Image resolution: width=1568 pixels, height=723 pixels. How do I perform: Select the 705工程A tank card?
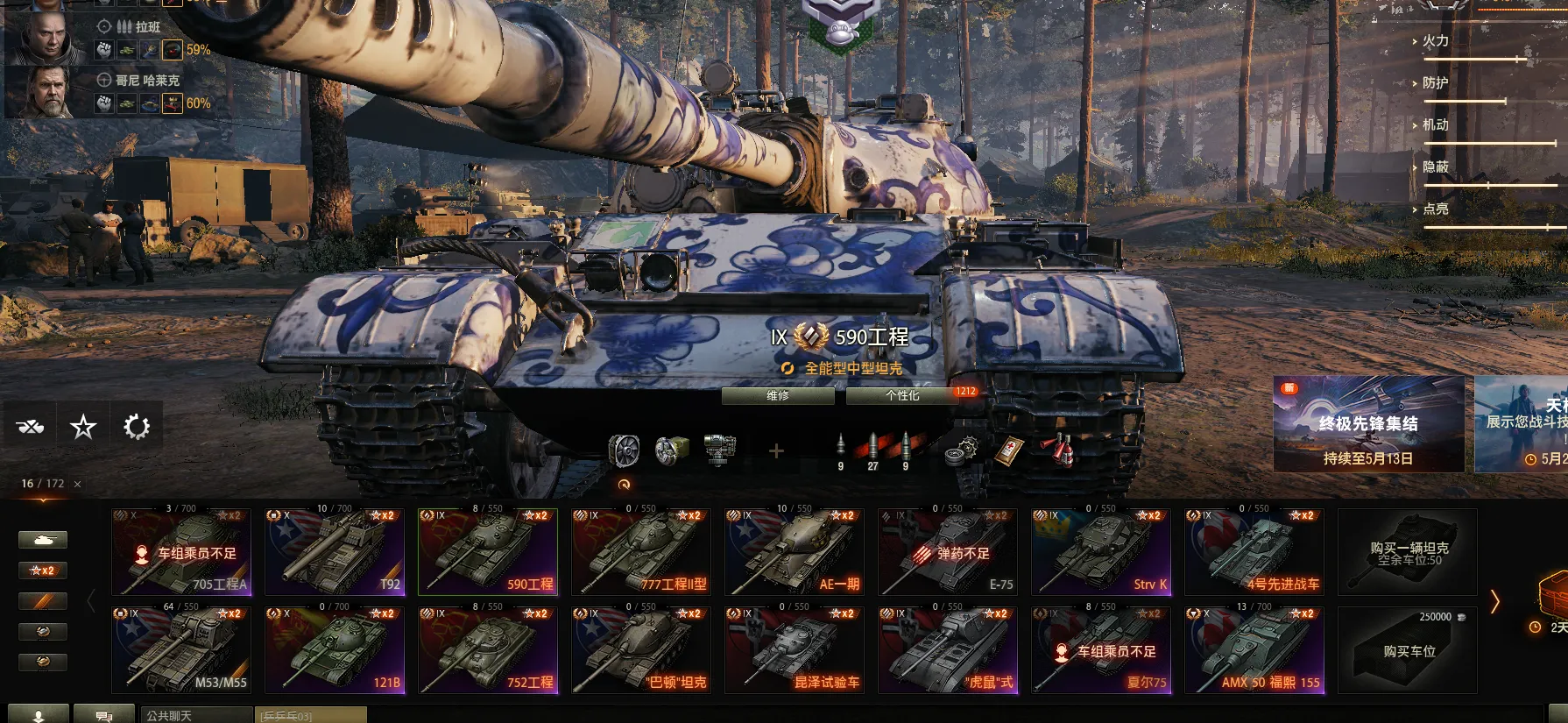[181, 553]
